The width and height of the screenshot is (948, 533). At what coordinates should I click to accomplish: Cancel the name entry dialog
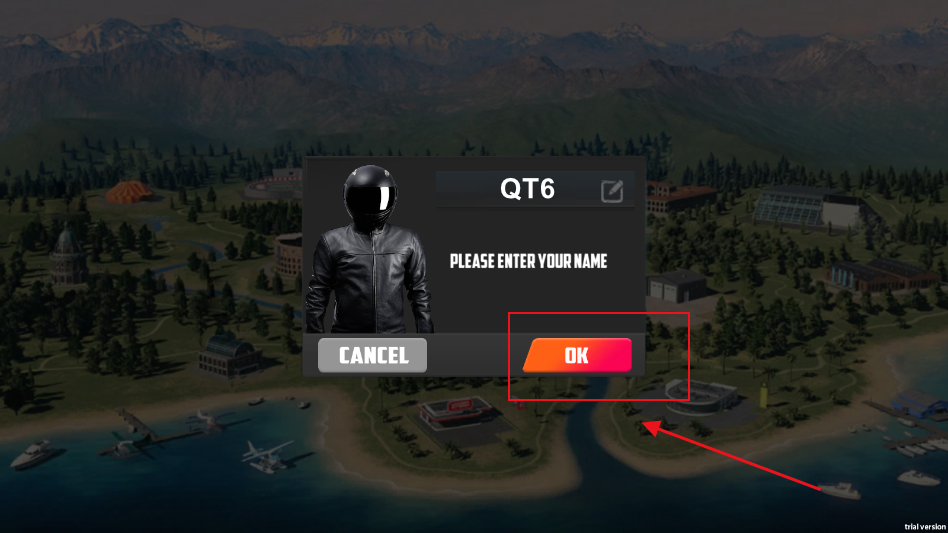(x=373, y=355)
